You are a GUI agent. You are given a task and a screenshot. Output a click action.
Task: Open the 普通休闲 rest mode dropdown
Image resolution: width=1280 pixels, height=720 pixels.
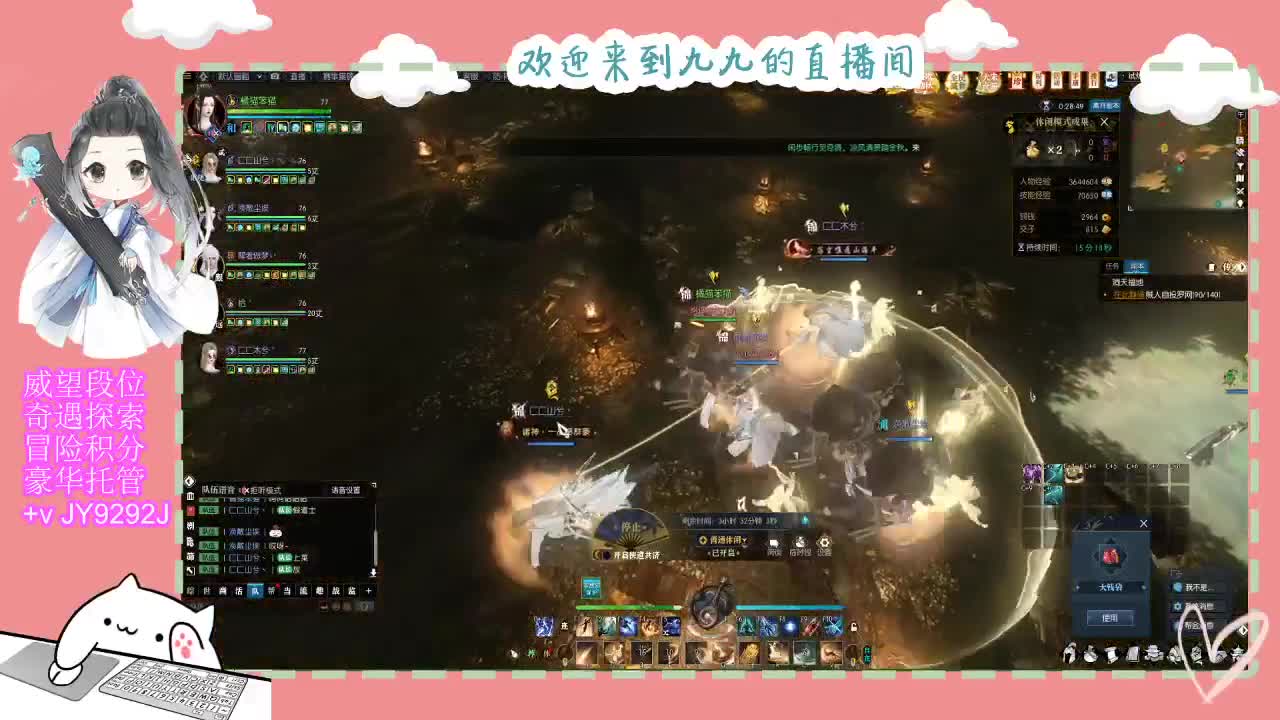[x=726, y=541]
